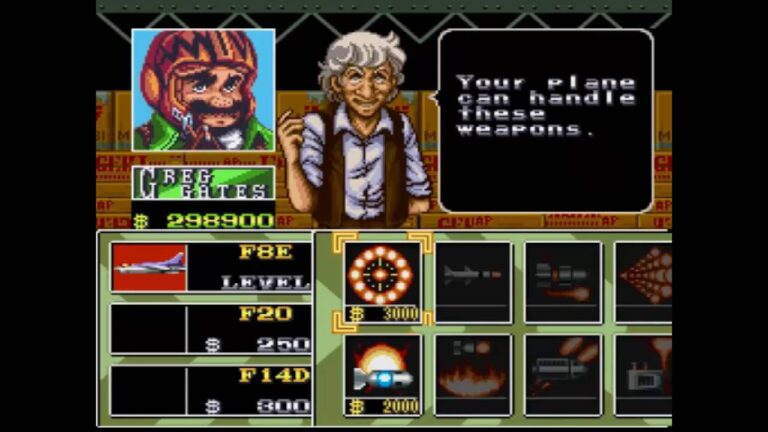Select the dimmed napalm fire weapon slot

point(471,373)
